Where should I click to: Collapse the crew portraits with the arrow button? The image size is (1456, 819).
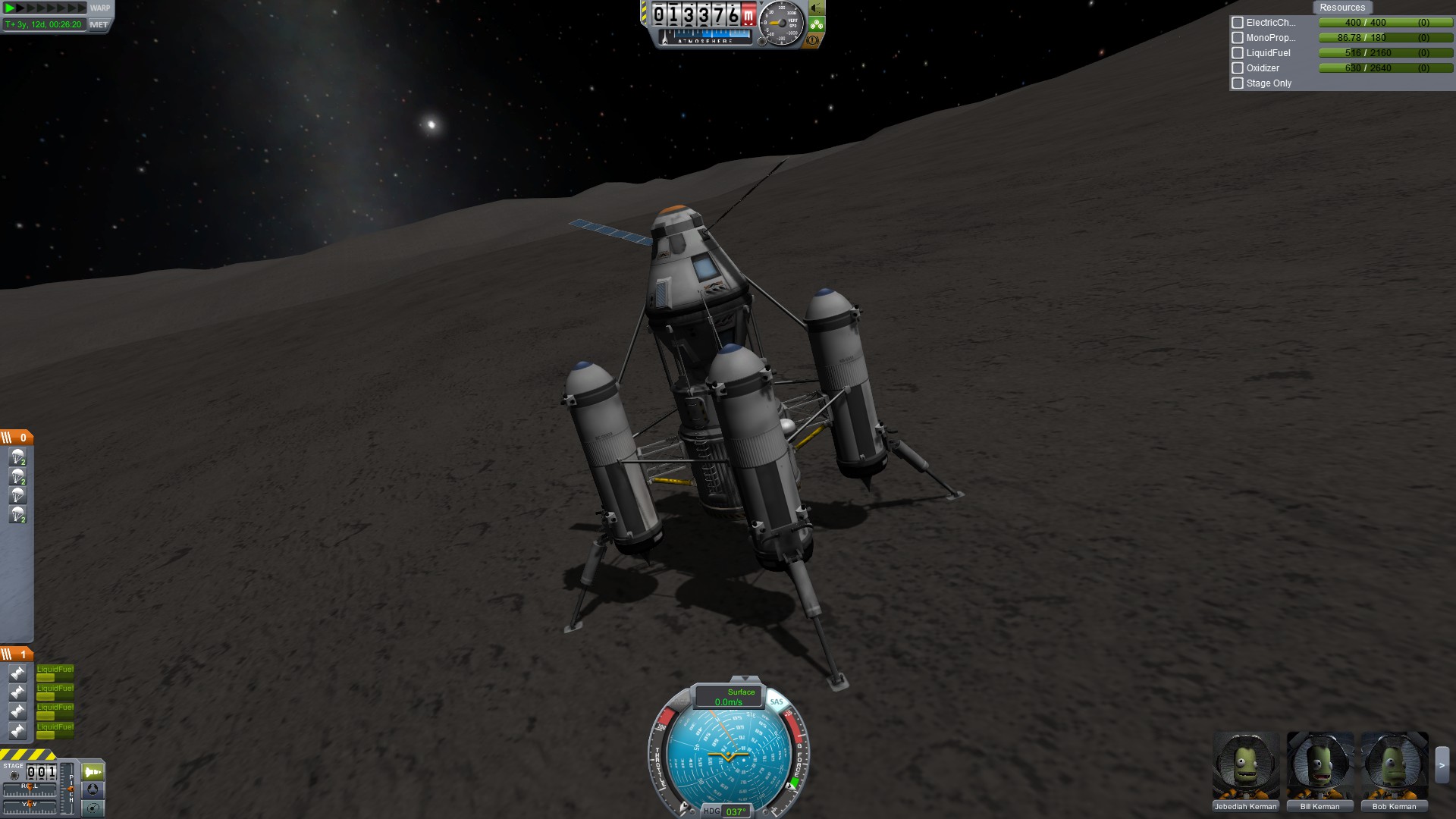[x=1442, y=766]
